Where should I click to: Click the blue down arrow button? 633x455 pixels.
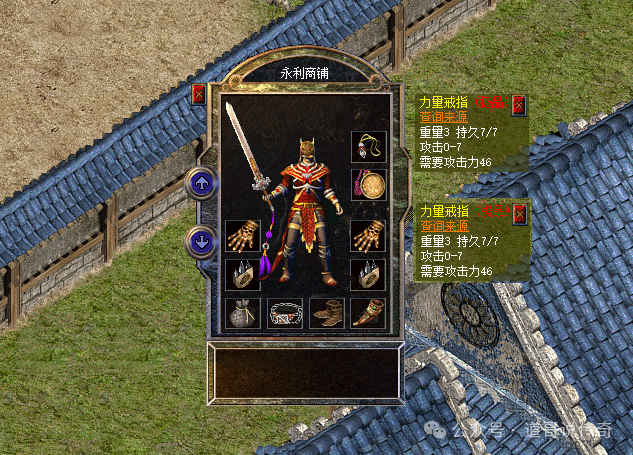click(x=201, y=241)
